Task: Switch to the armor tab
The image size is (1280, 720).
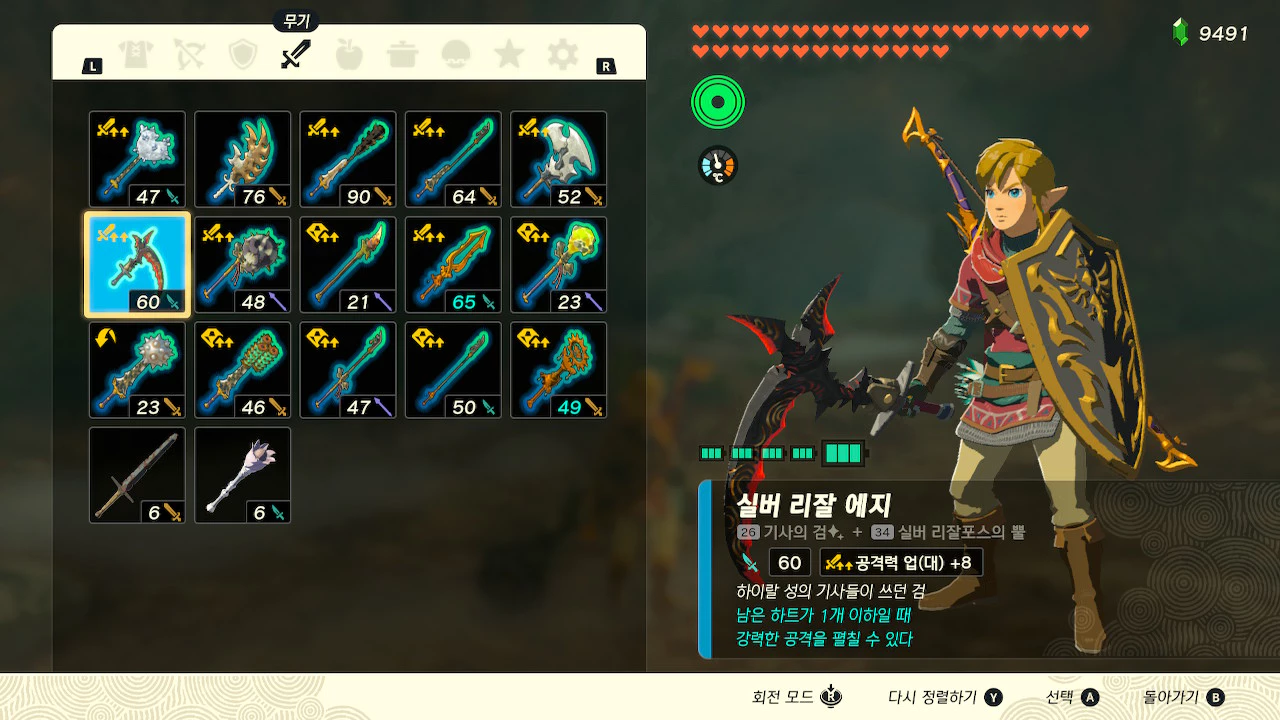Action: 135,55
